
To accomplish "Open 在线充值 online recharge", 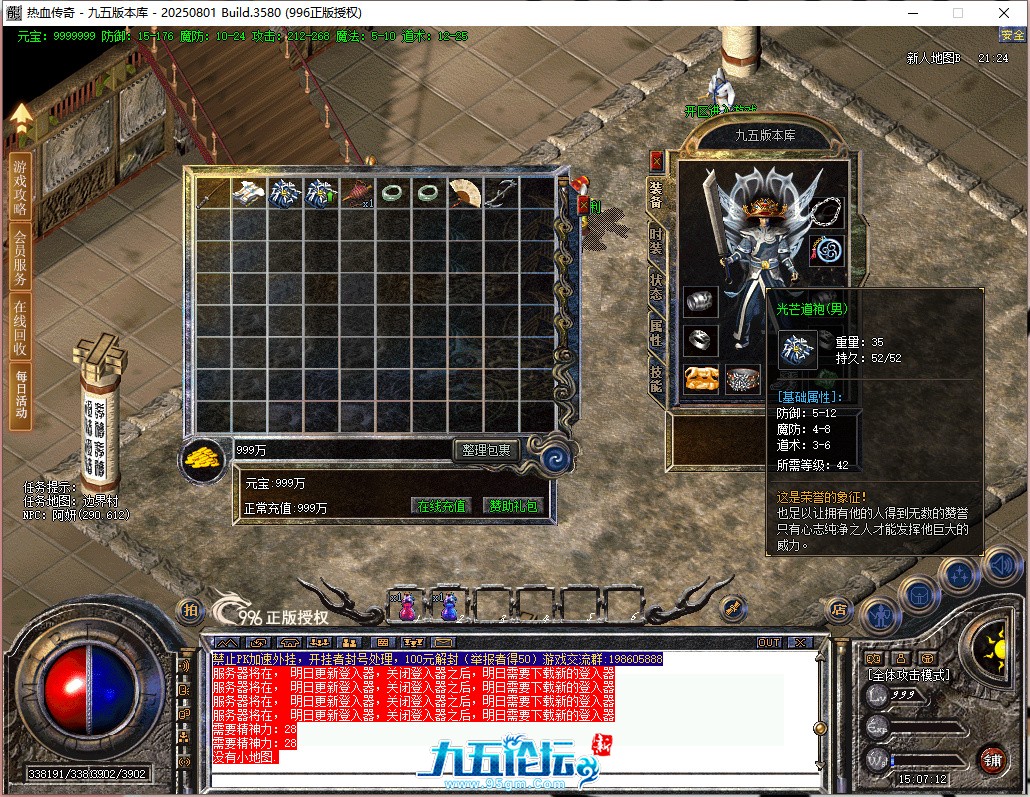I will click(x=441, y=506).
